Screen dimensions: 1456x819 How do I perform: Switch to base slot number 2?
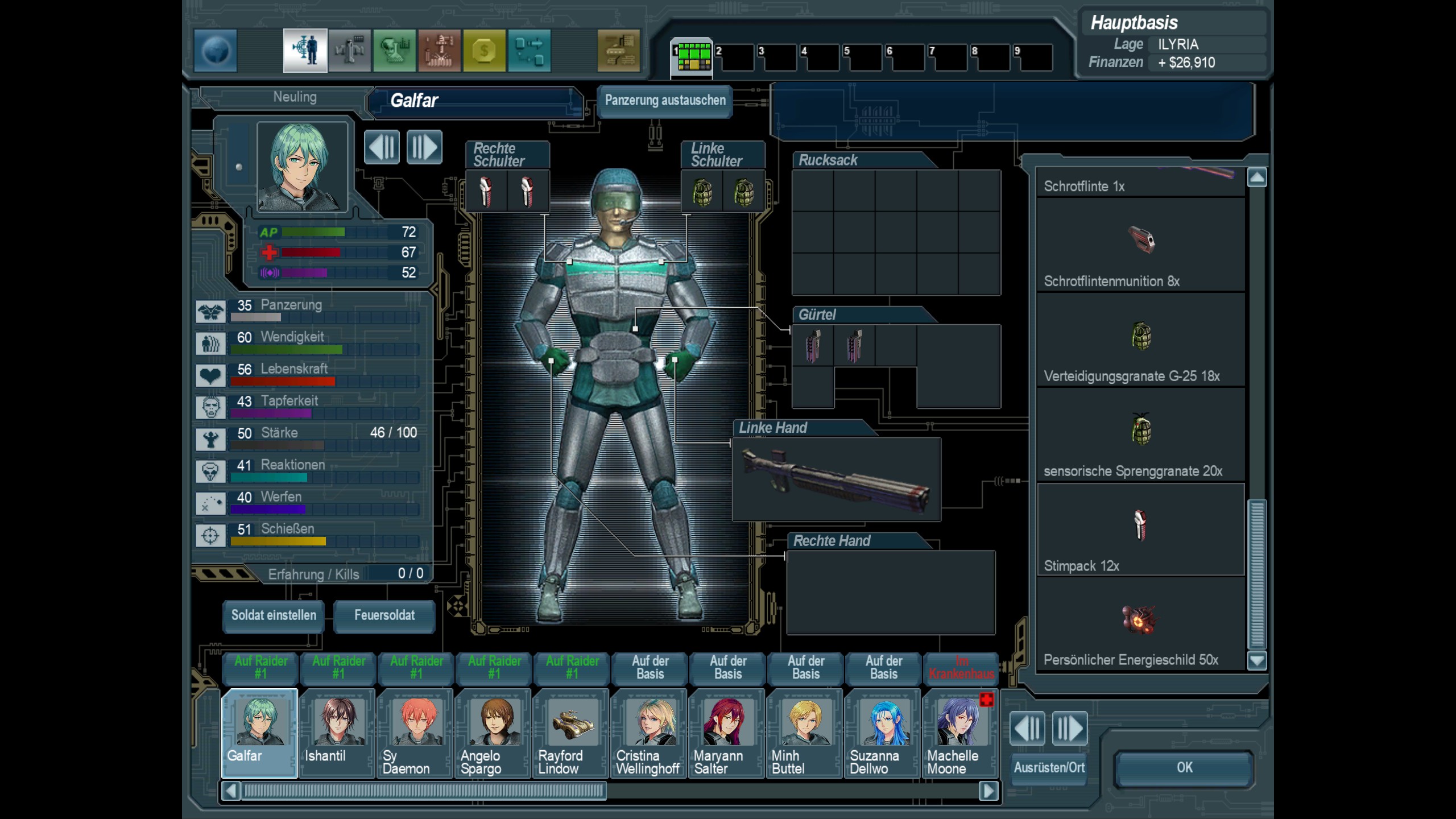[x=734, y=57]
